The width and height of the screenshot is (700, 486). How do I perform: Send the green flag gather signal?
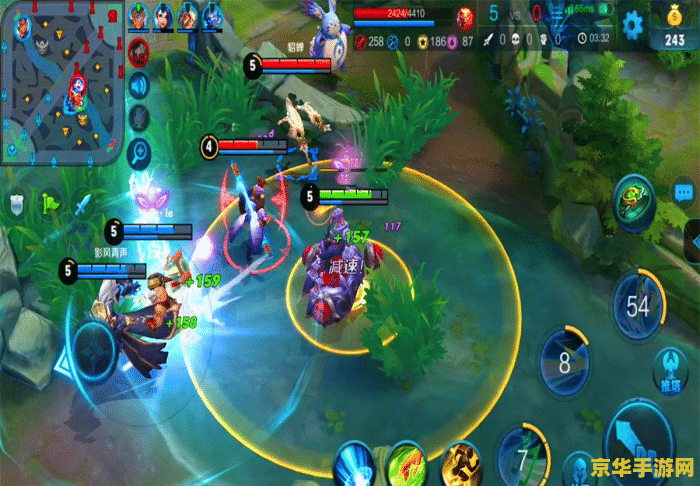click(x=48, y=203)
